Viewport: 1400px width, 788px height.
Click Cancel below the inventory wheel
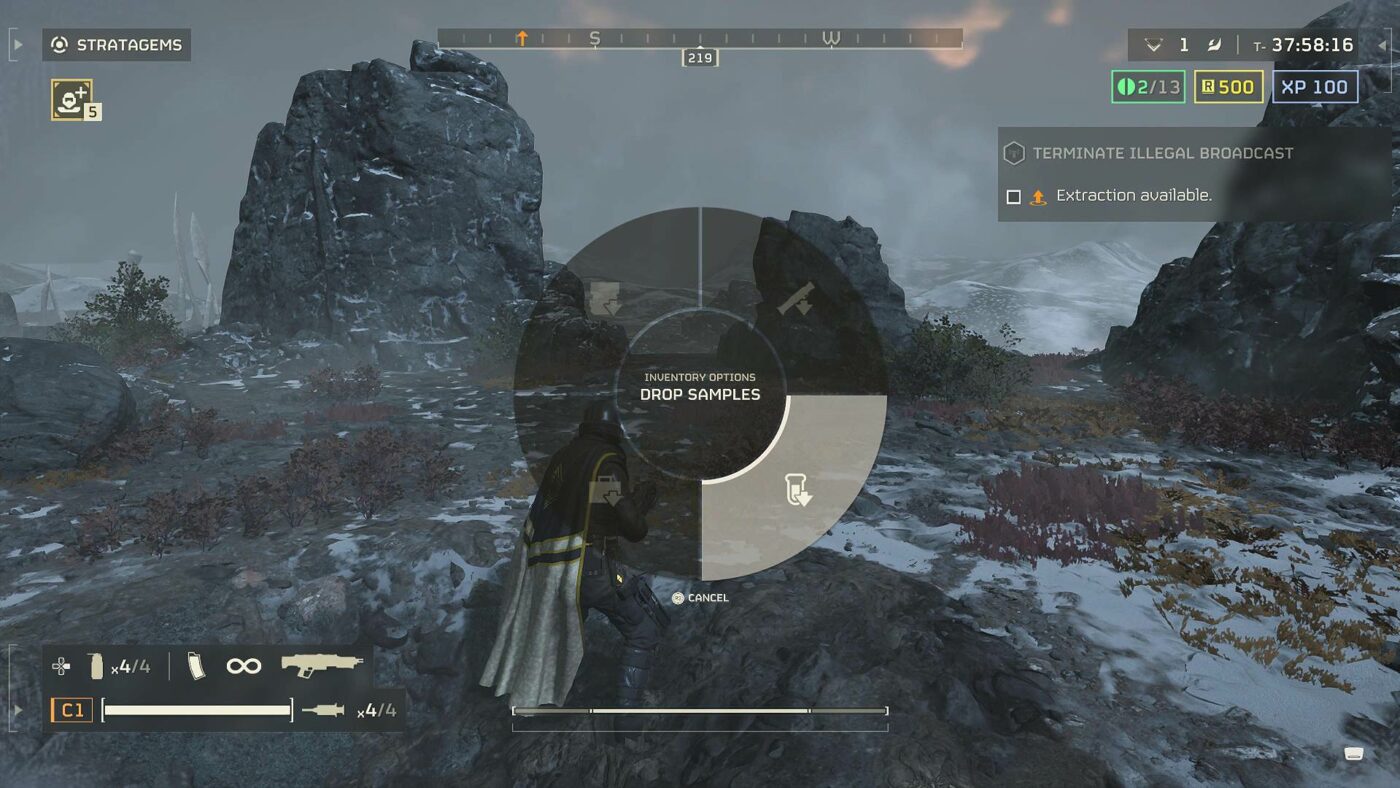tap(706, 596)
